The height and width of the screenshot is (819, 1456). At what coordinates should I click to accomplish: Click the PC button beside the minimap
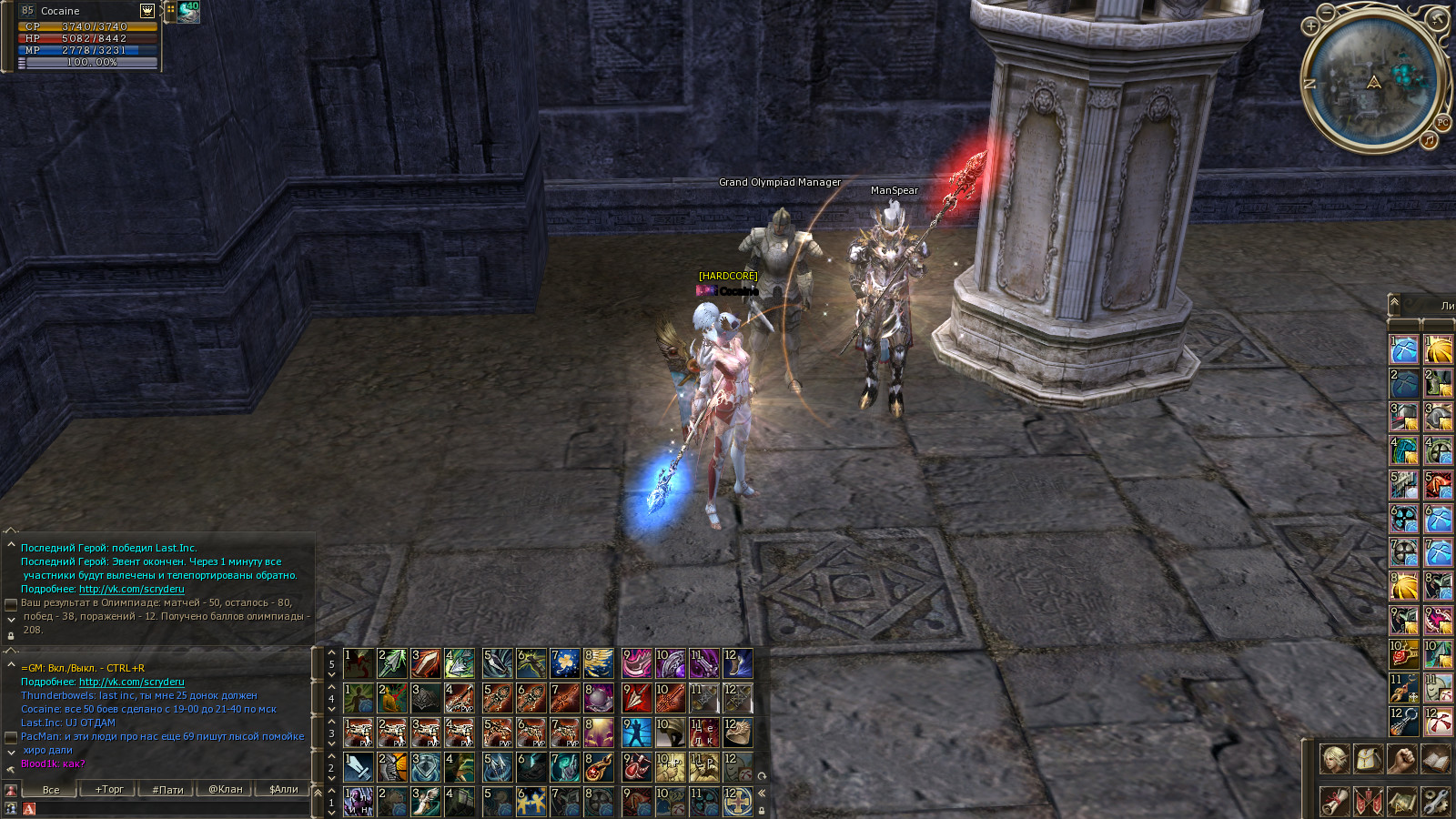click(x=1442, y=123)
